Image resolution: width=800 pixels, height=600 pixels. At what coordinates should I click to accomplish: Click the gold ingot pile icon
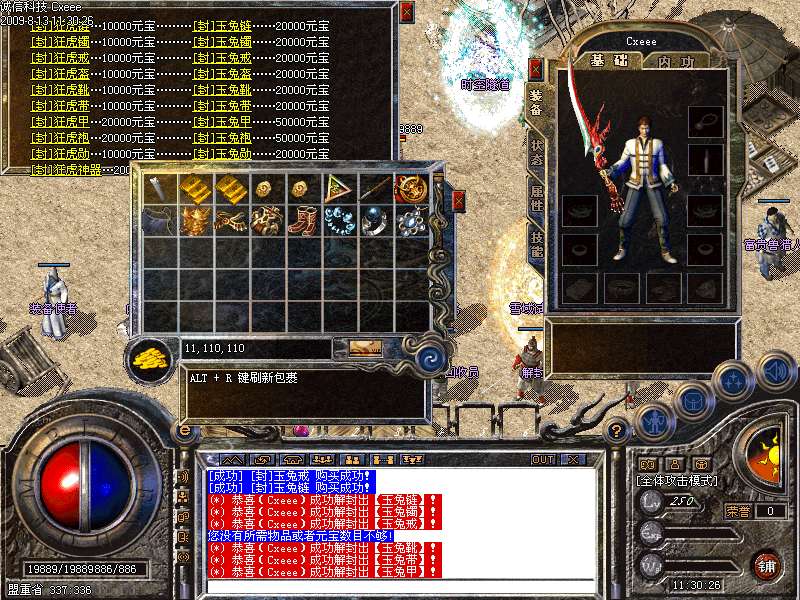pos(150,356)
